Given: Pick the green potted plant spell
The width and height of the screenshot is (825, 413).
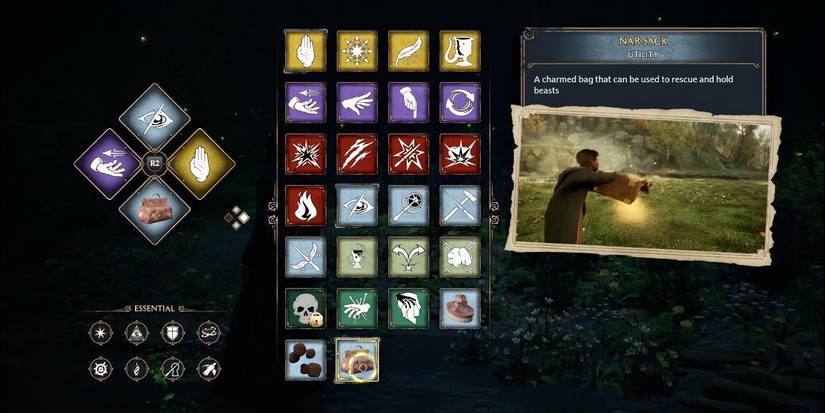Looking at the screenshot, I should point(357,257).
